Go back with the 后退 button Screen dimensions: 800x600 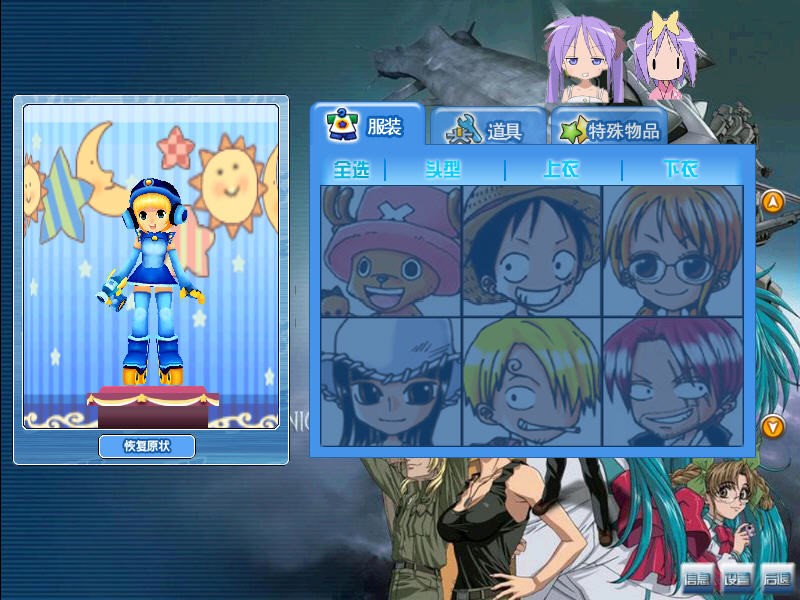pyautogui.click(x=776, y=578)
